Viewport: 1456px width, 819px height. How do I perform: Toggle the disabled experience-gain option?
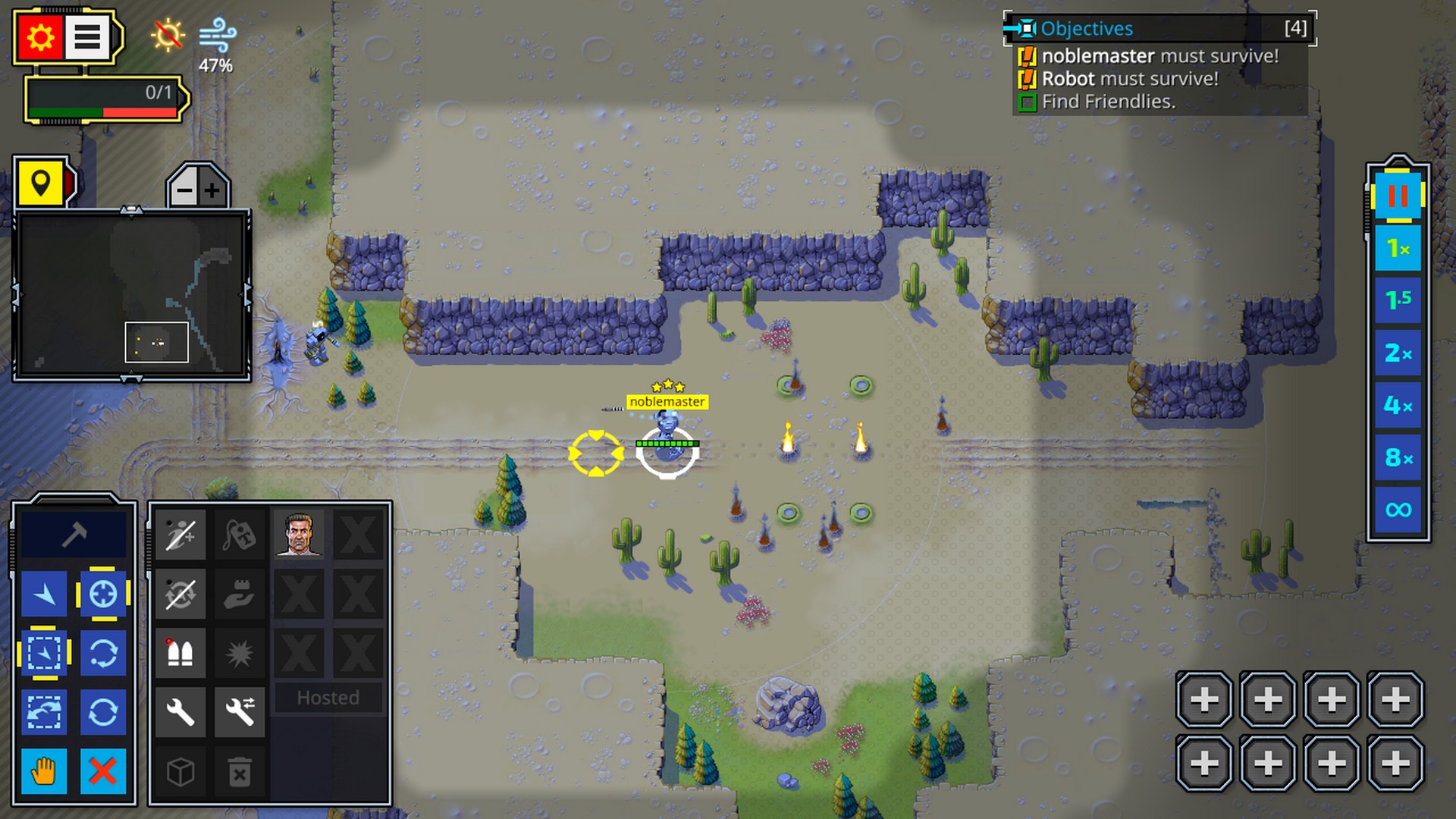tap(180, 535)
